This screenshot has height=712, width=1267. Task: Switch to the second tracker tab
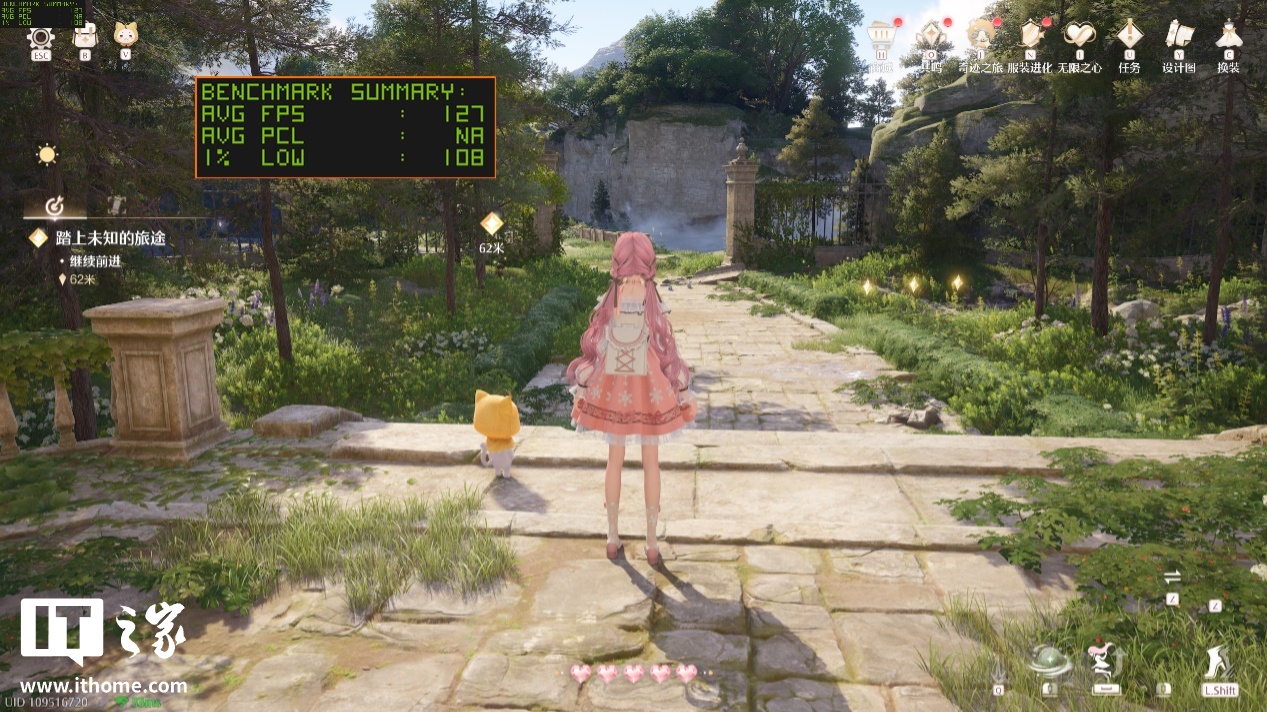(x=116, y=205)
